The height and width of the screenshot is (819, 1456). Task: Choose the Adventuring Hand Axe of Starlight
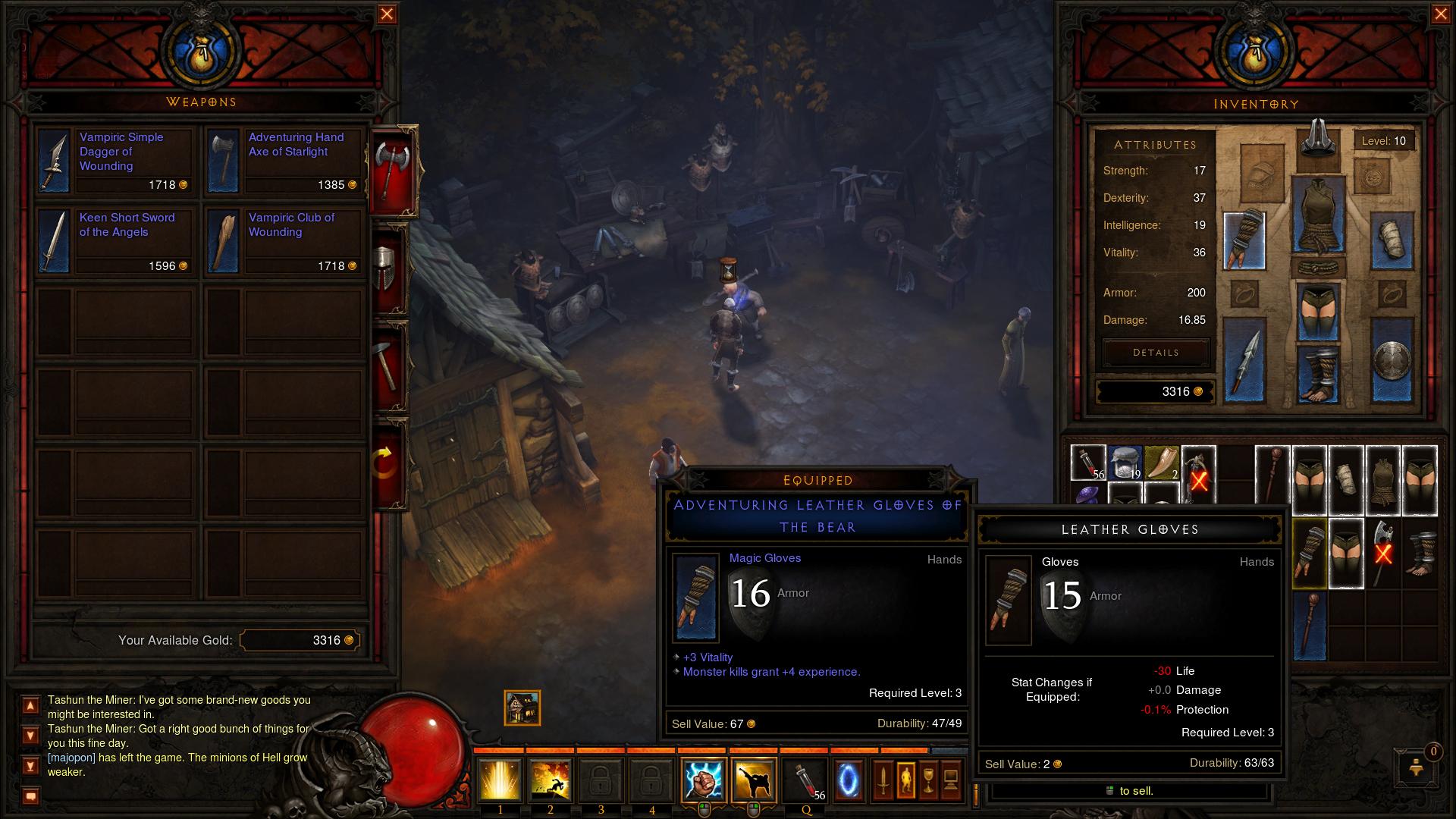pos(284,161)
